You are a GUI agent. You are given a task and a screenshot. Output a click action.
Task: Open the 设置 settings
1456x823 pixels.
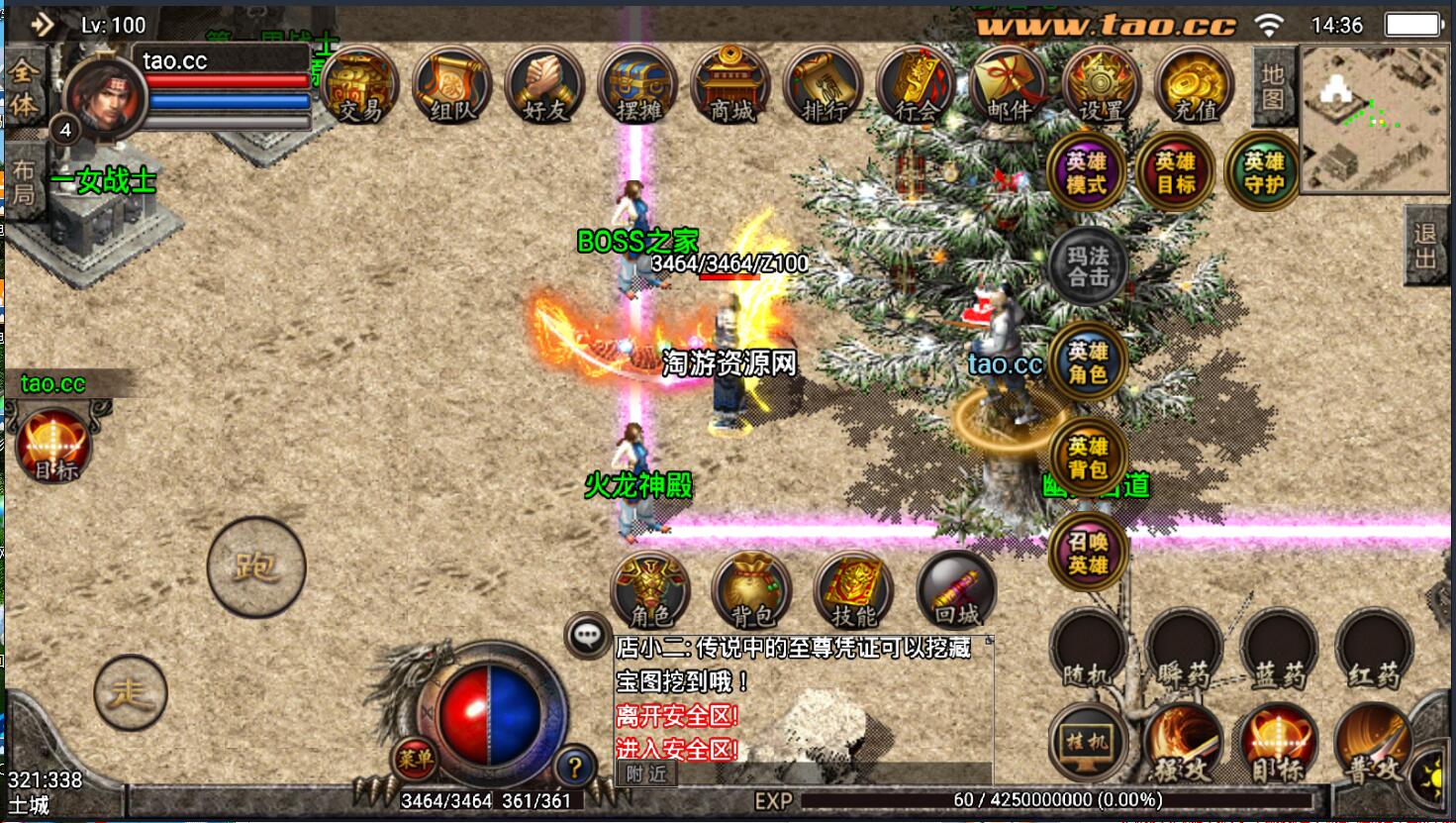tap(1101, 87)
